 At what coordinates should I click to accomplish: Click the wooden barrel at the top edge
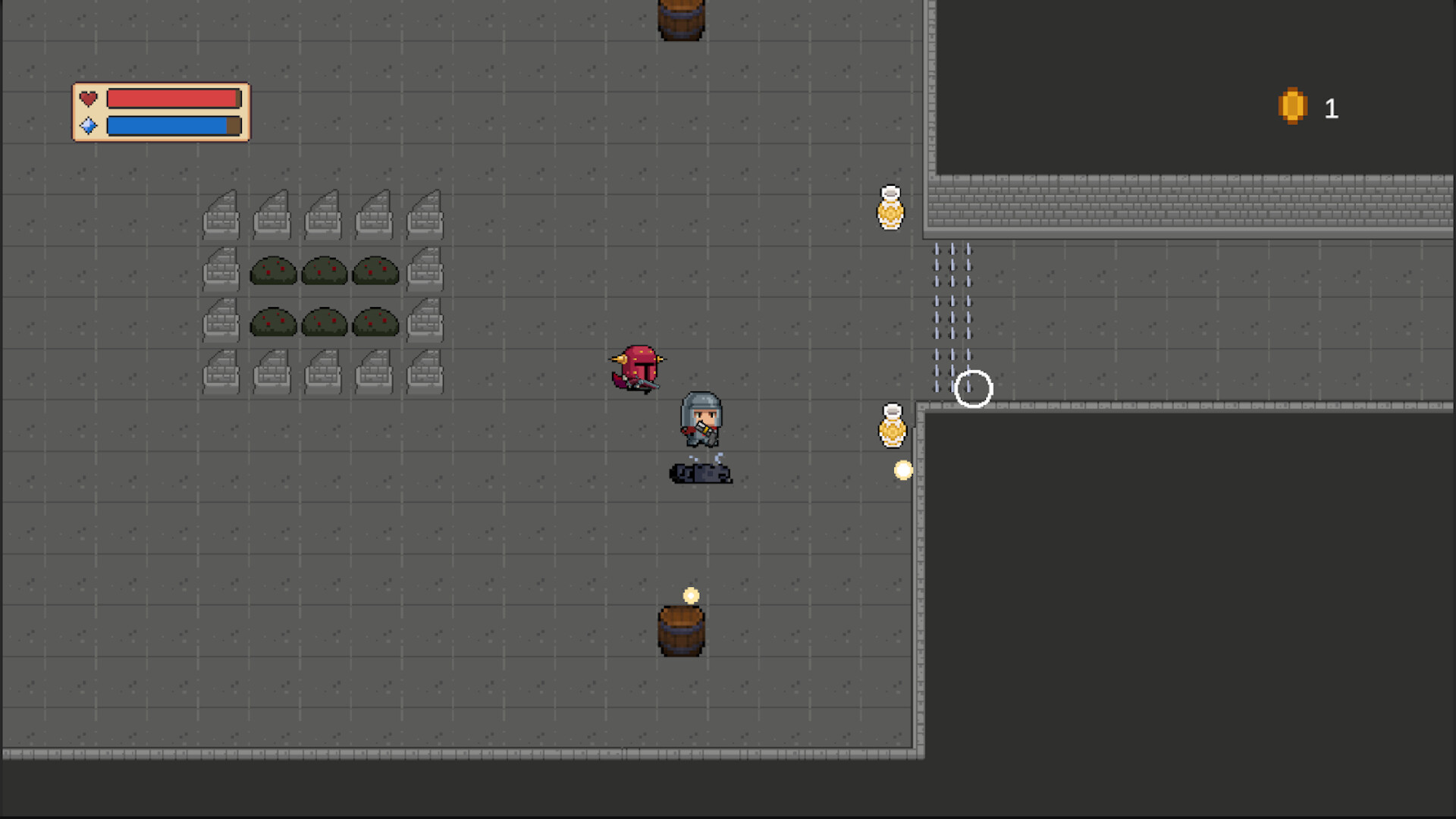click(680, 15)
